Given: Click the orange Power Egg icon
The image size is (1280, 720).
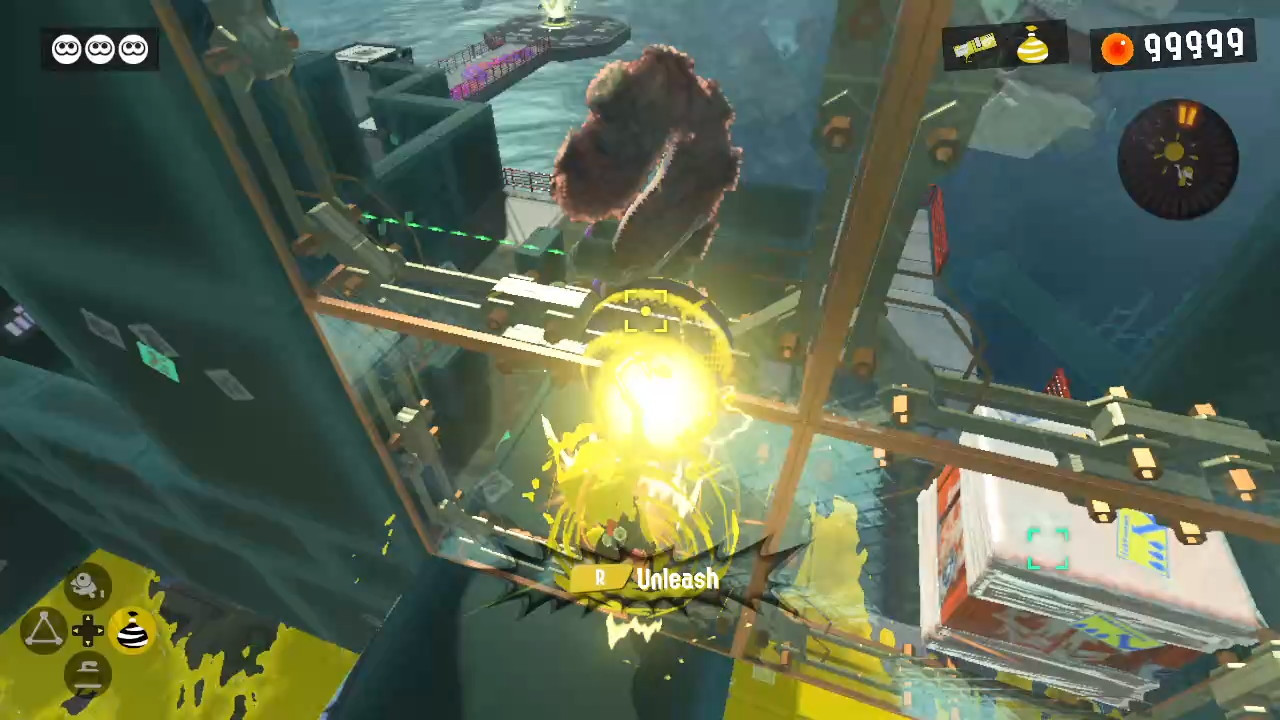Looking at the screenshot, I should click(x=1116, y=47).
